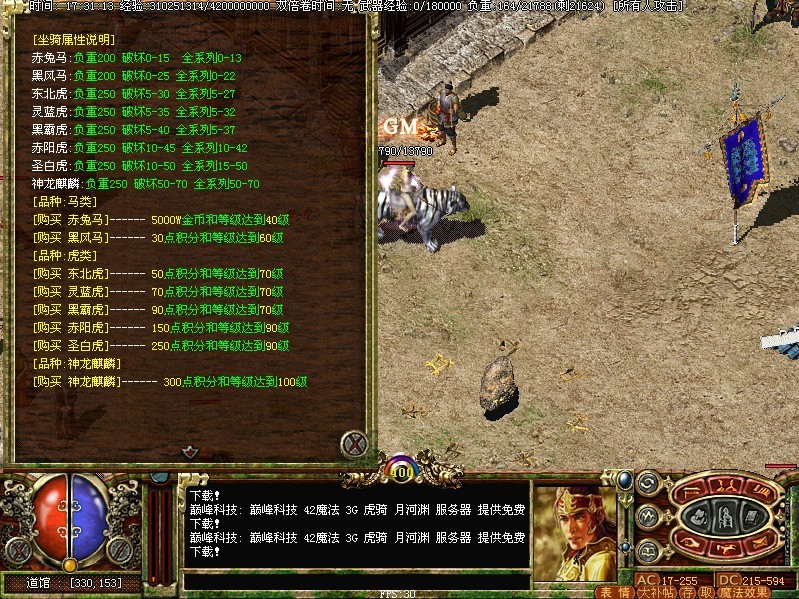This screenshot has height=599, width=799.
Task: Open the 表情 emote menu
Action: pyautogui.click(x=615, y=592)
